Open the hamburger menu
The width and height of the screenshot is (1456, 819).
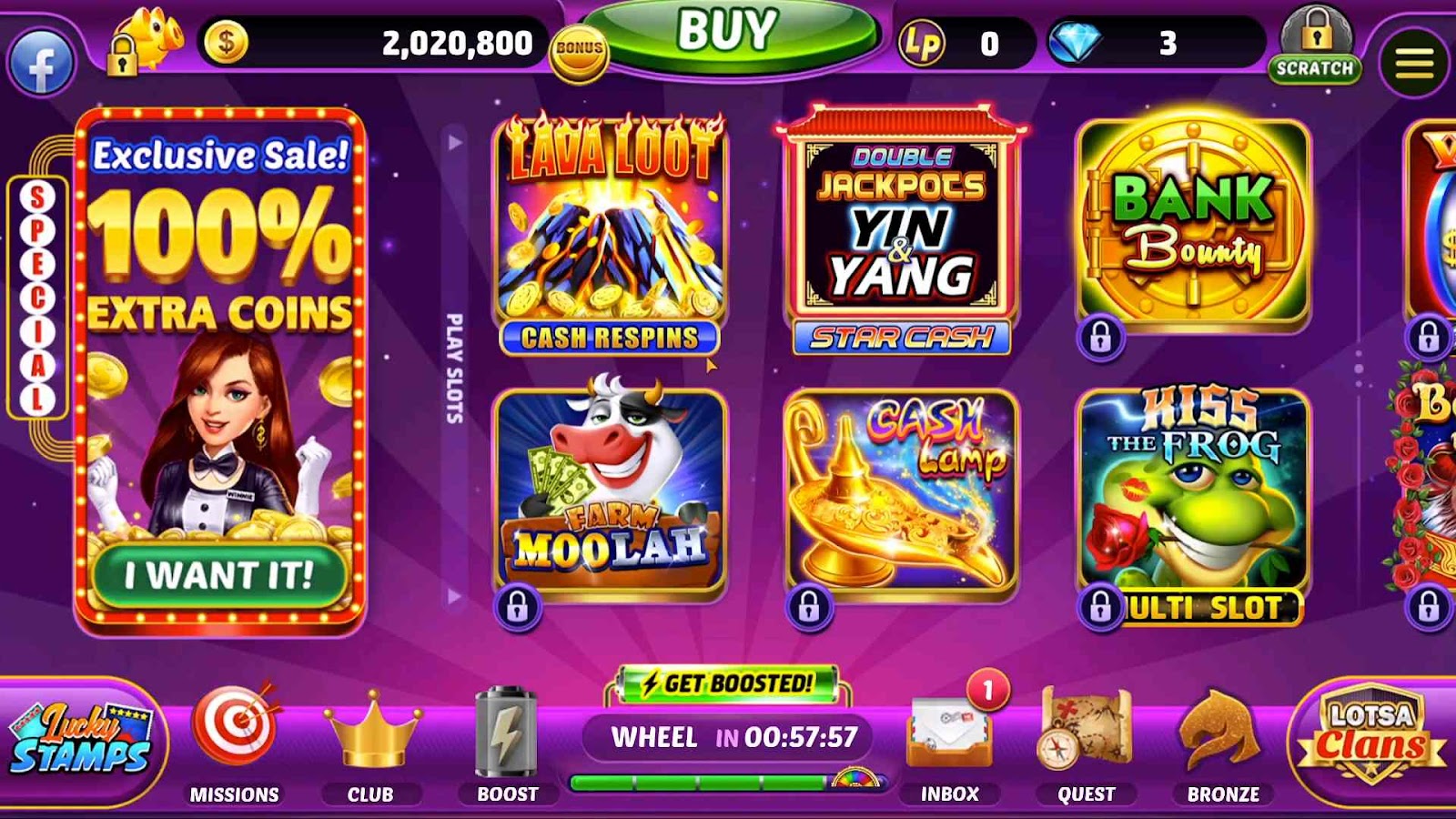pyautogui.click(x=1413, y=64)
